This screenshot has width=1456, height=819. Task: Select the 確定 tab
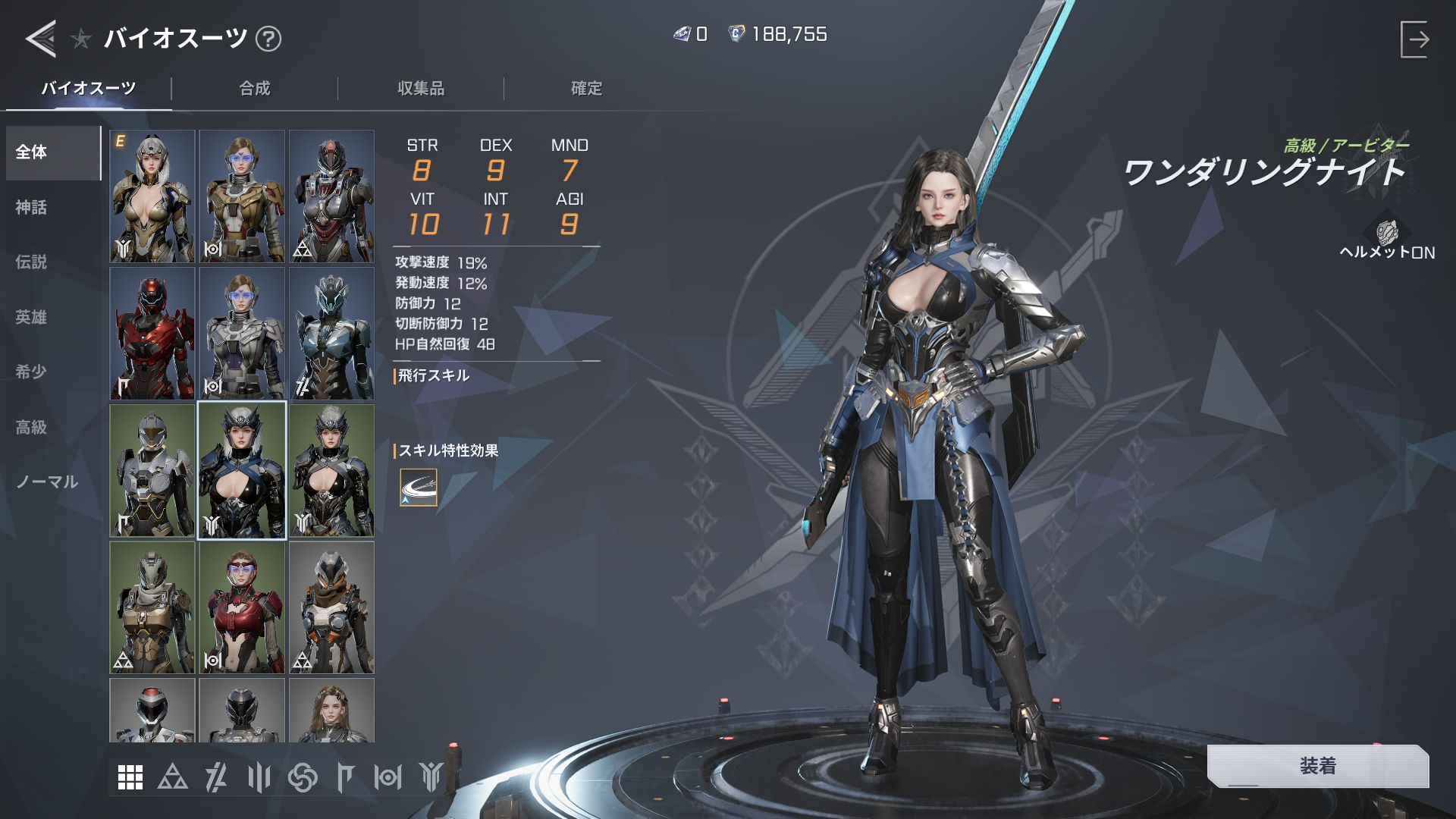coord(586,89)
